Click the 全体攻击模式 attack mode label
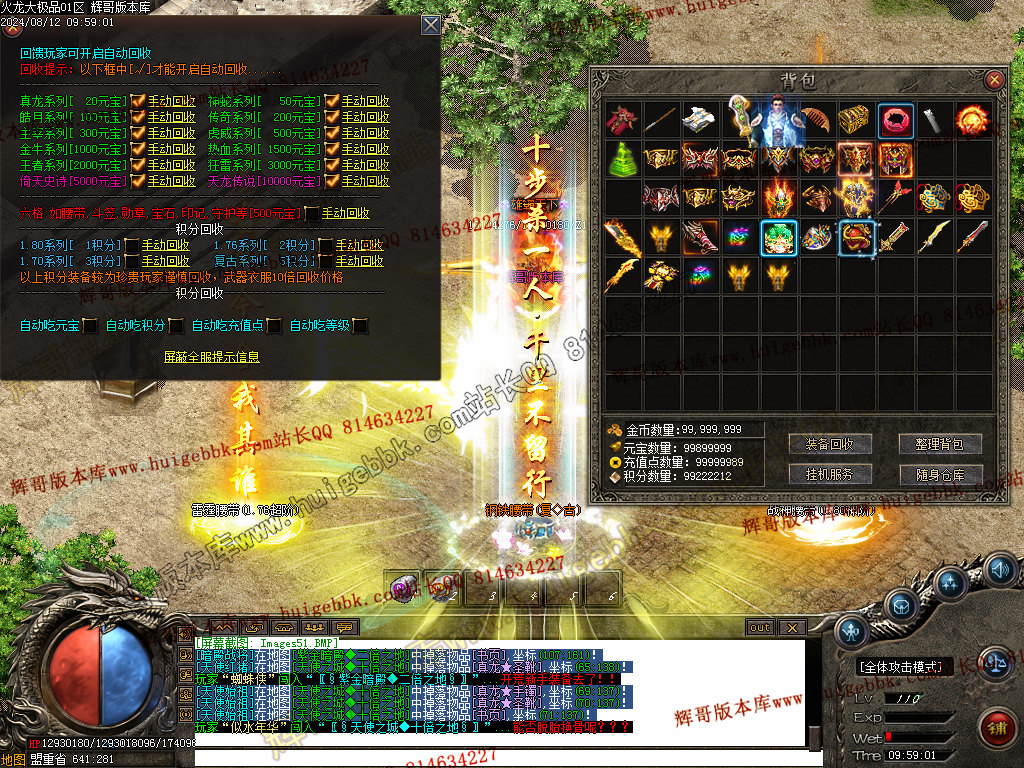This screenshot has height=768, width=1024. (904, 666)
